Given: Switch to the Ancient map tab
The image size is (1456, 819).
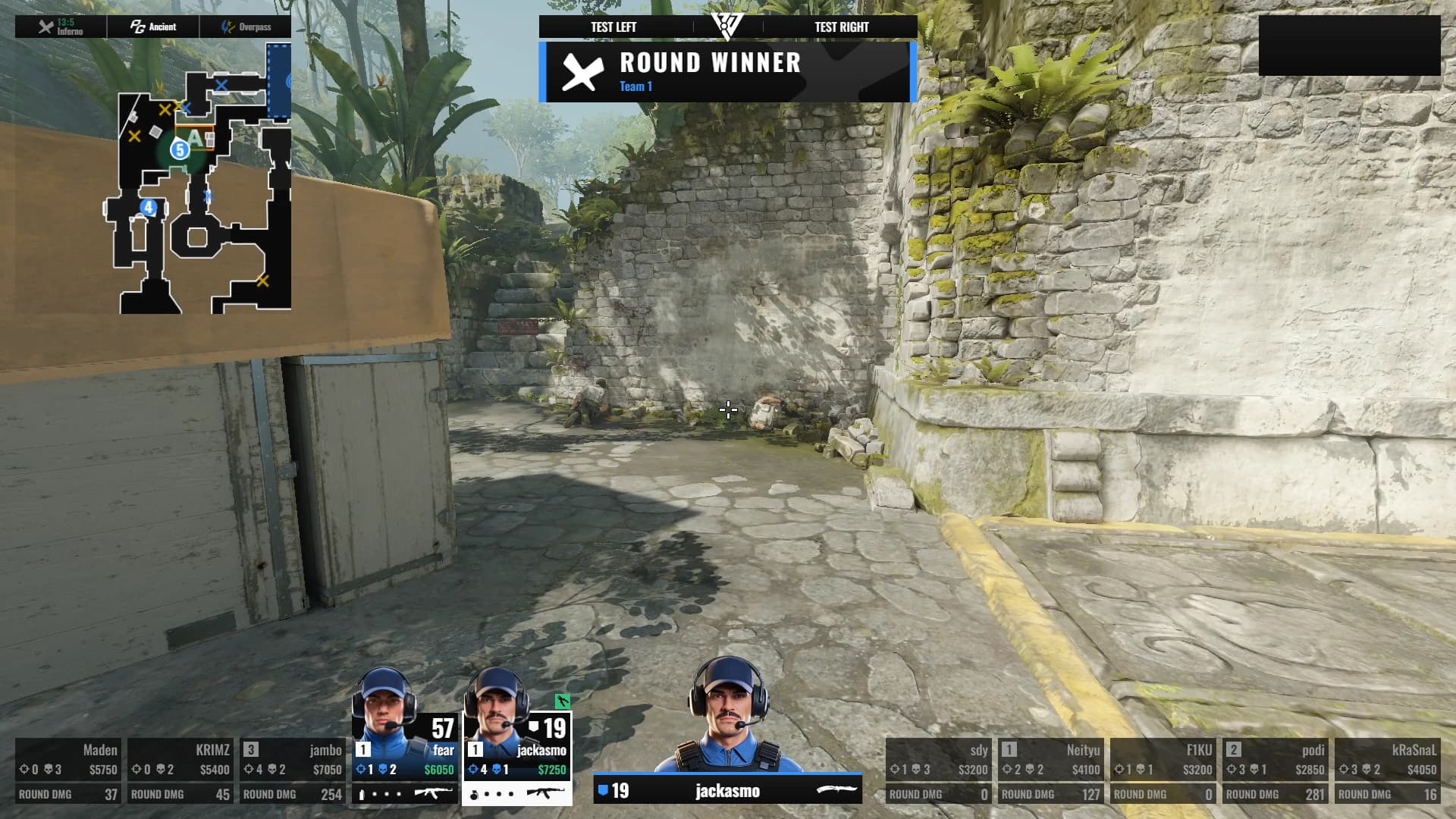Looking at the screenshot, I should coord(153,27).
